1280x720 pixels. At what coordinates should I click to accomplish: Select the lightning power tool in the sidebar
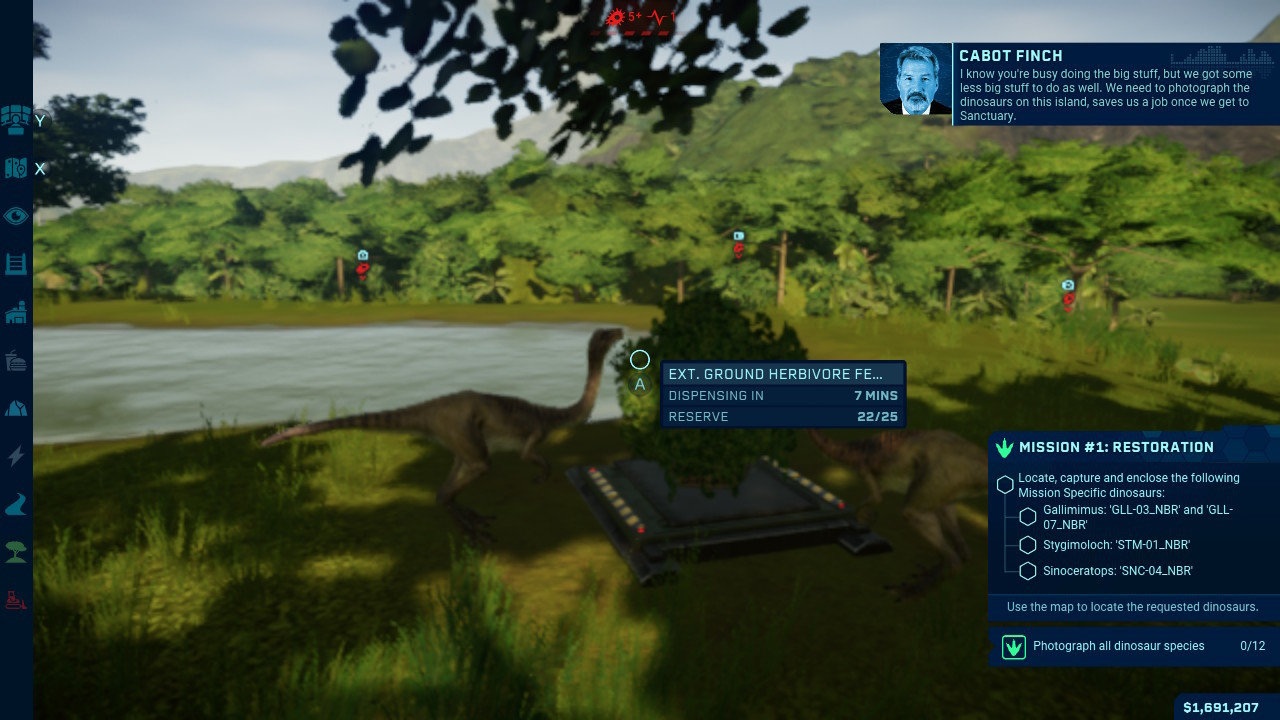click(x=16, y=456)
